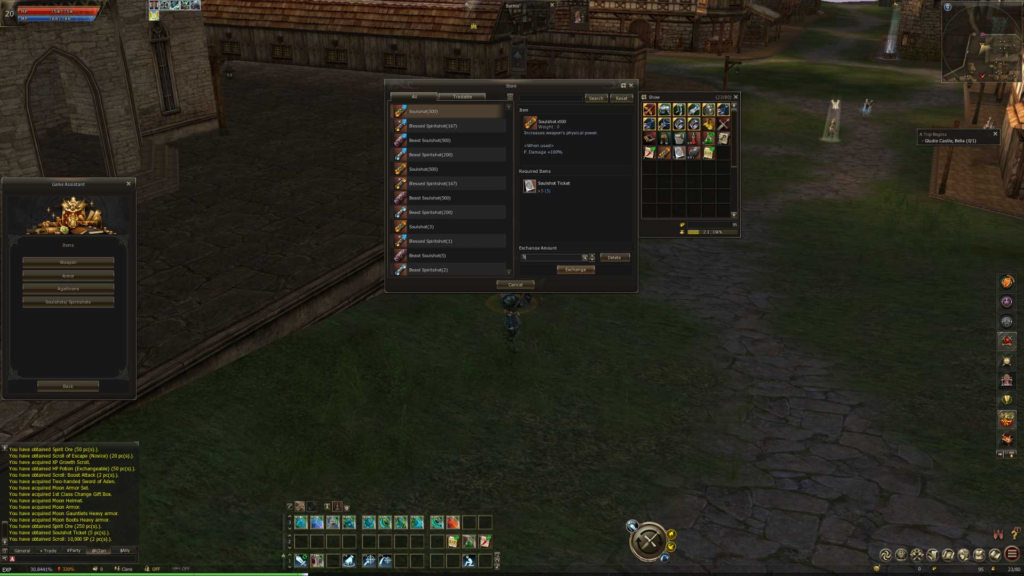This screenshot has height=576, width=1024.
Task: Click the crossed-swords attack action button
Action: (647, 541)
